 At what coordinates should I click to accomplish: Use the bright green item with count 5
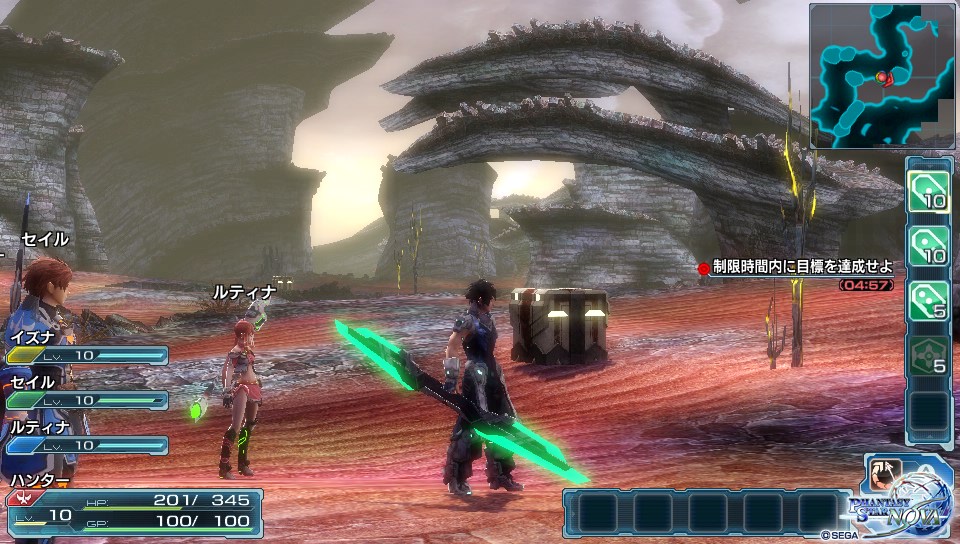(928, 299)
